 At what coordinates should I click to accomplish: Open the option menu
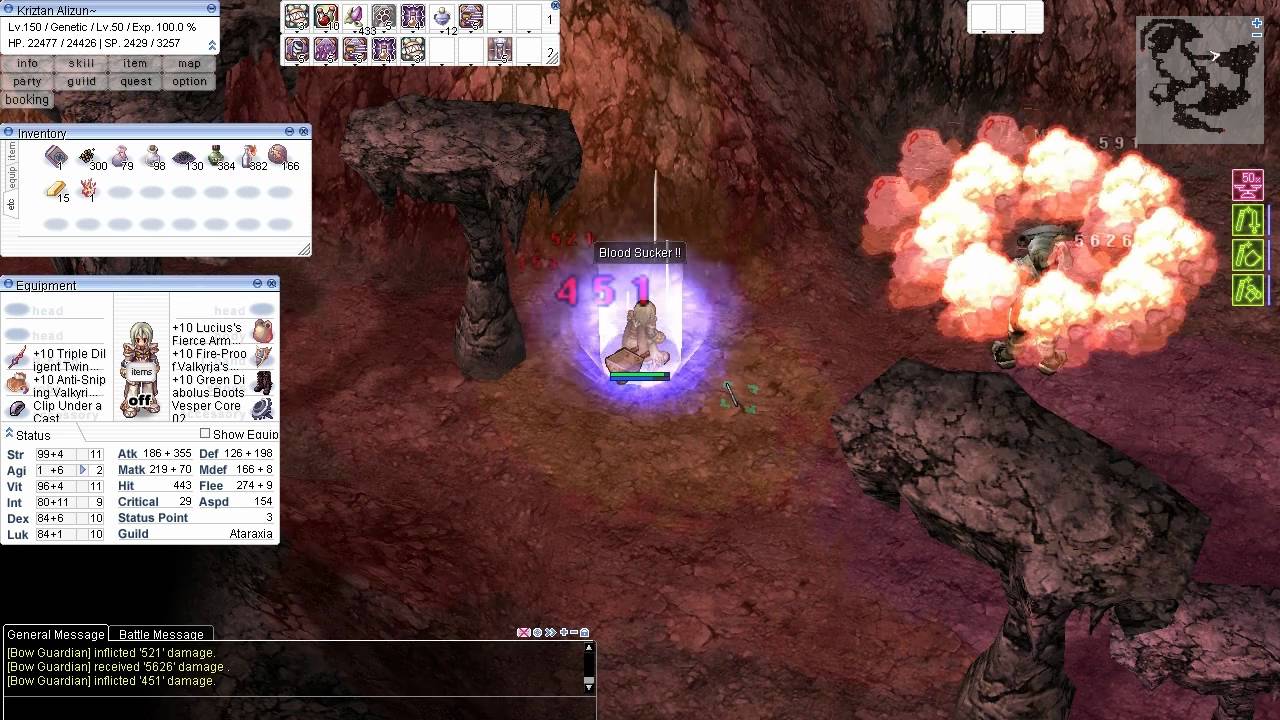pos(189,81)
